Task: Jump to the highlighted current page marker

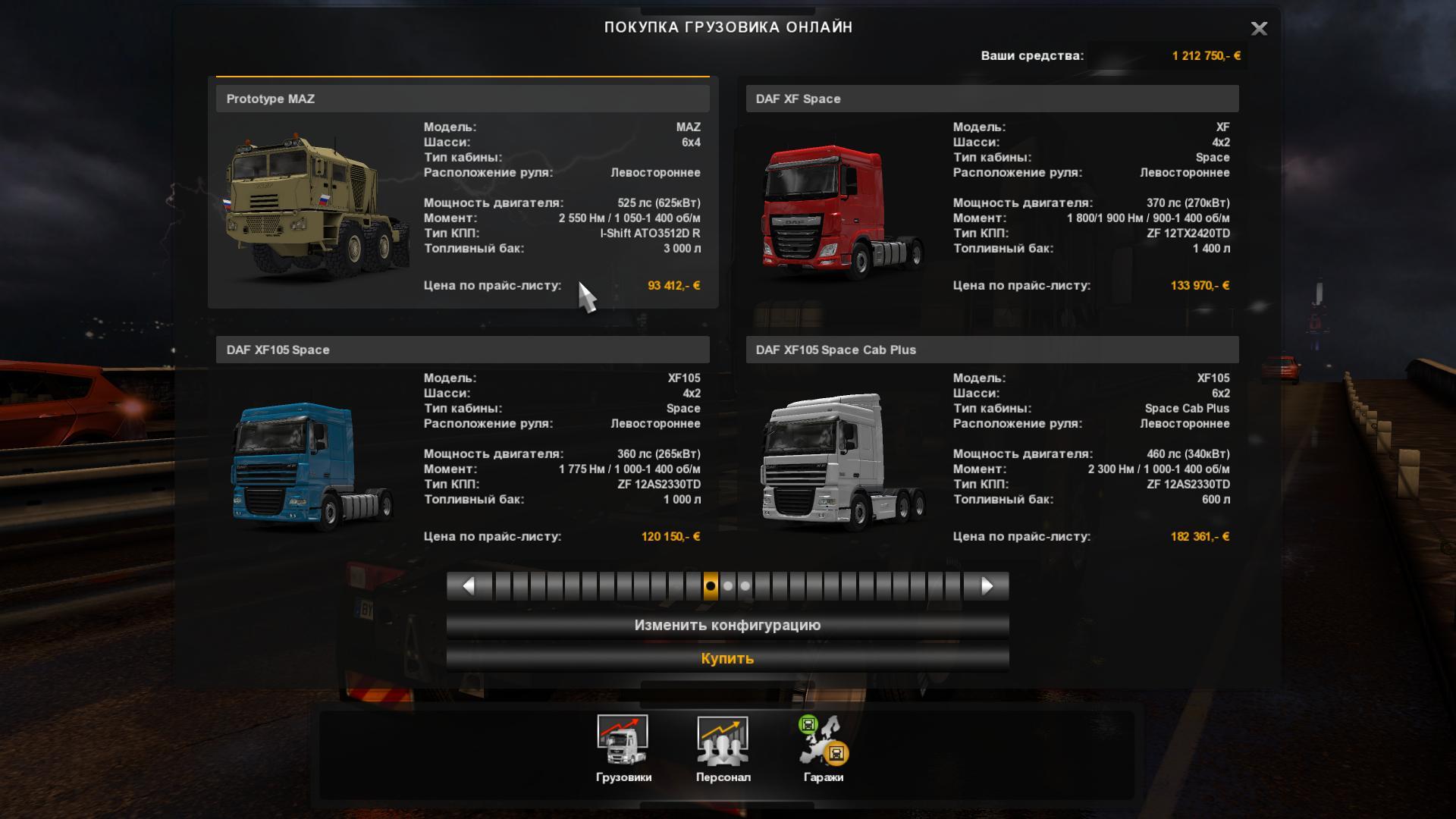Action: click(711, 586)
